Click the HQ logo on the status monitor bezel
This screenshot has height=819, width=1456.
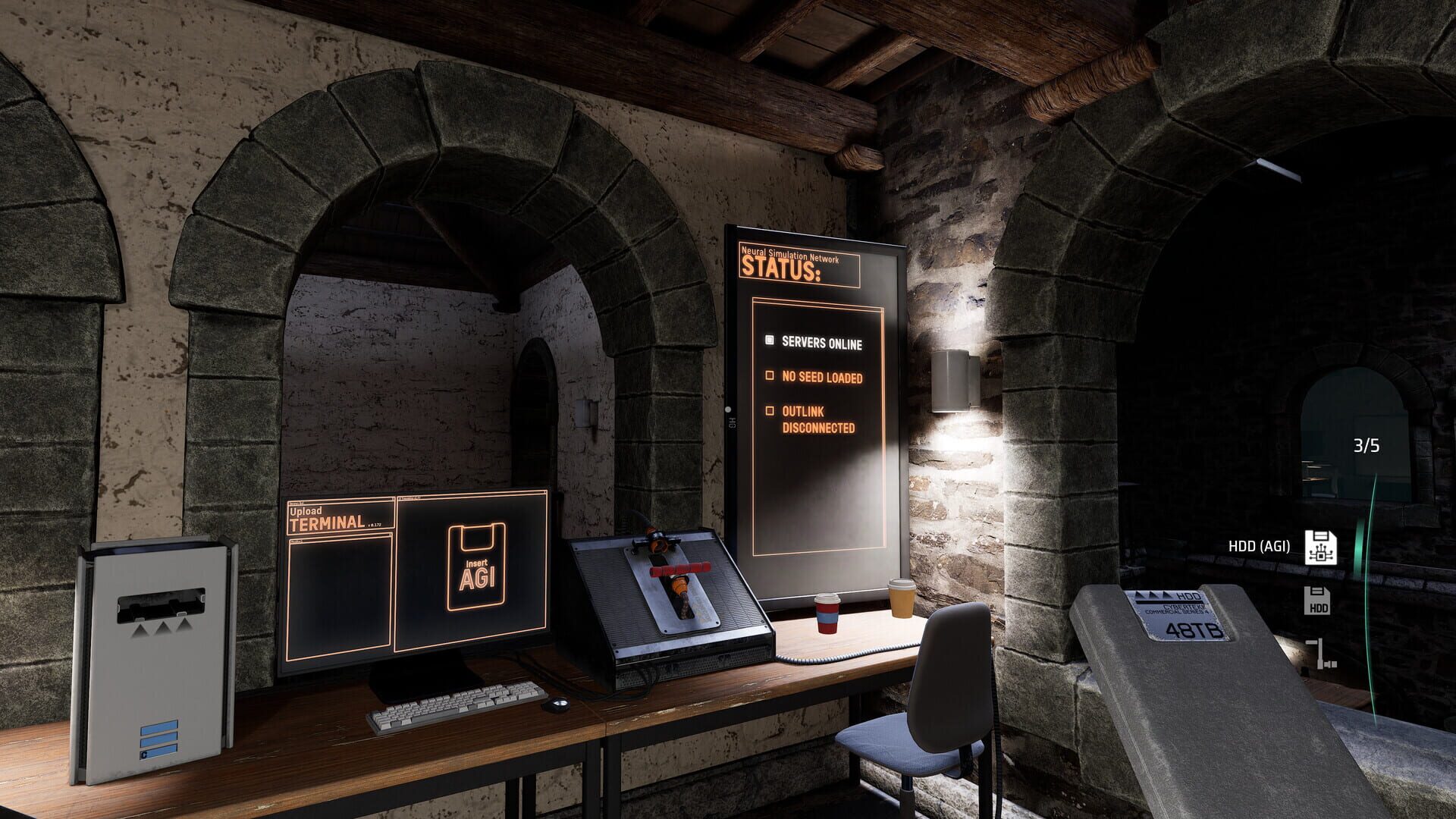tap(731, 422)
